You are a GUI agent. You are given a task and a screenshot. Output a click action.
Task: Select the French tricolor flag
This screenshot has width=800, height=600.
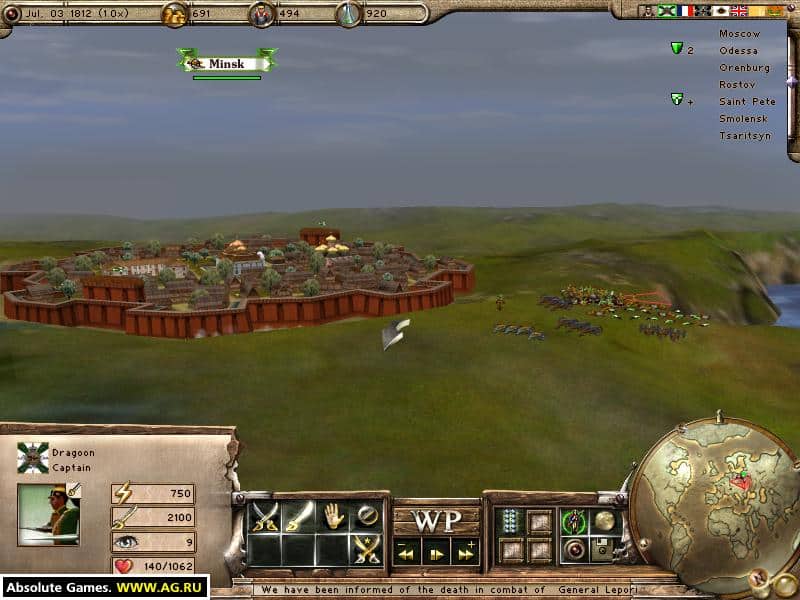(x=685, y=11)
